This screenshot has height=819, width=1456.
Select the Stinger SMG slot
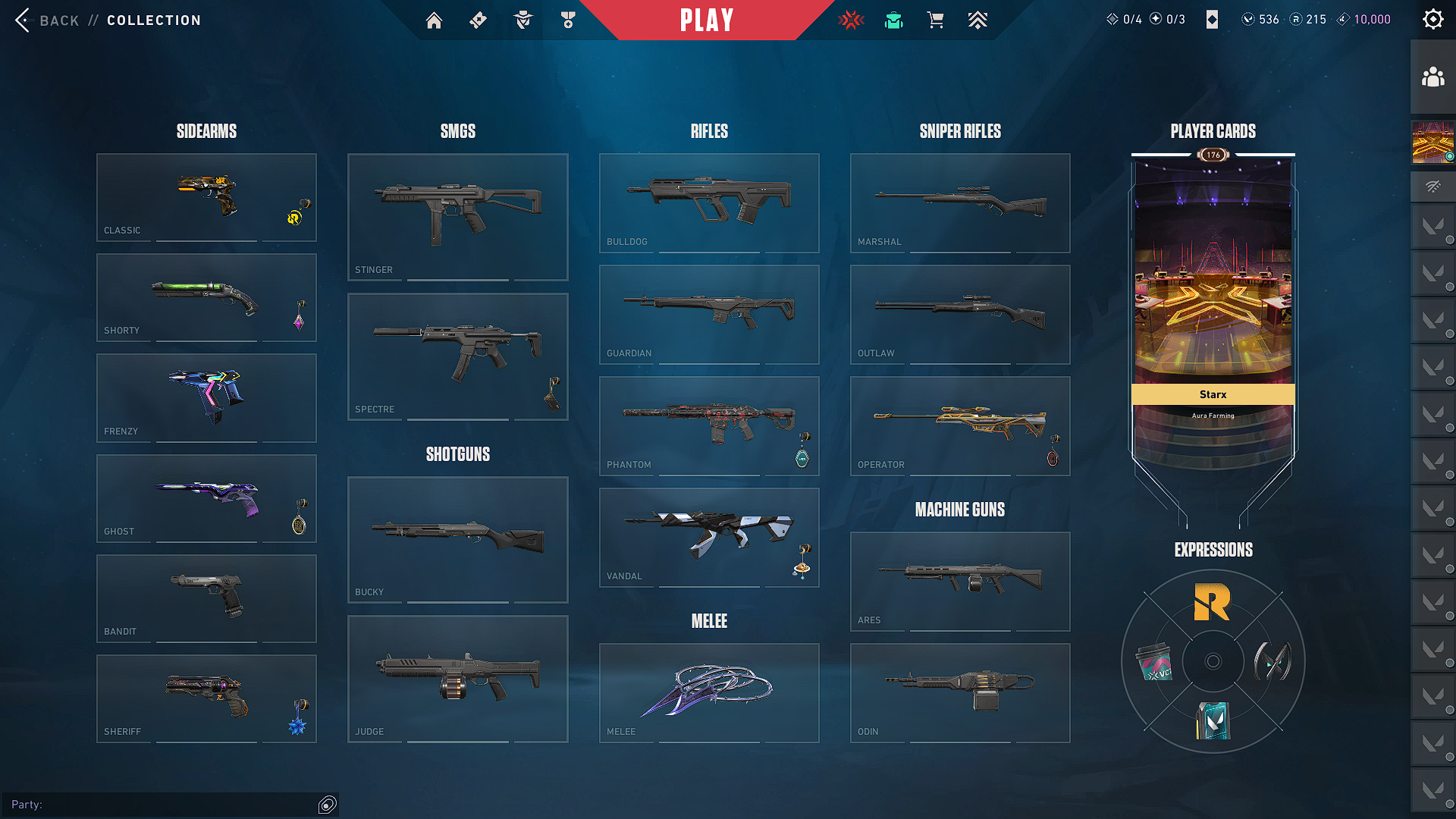click(x=457, y=217)
